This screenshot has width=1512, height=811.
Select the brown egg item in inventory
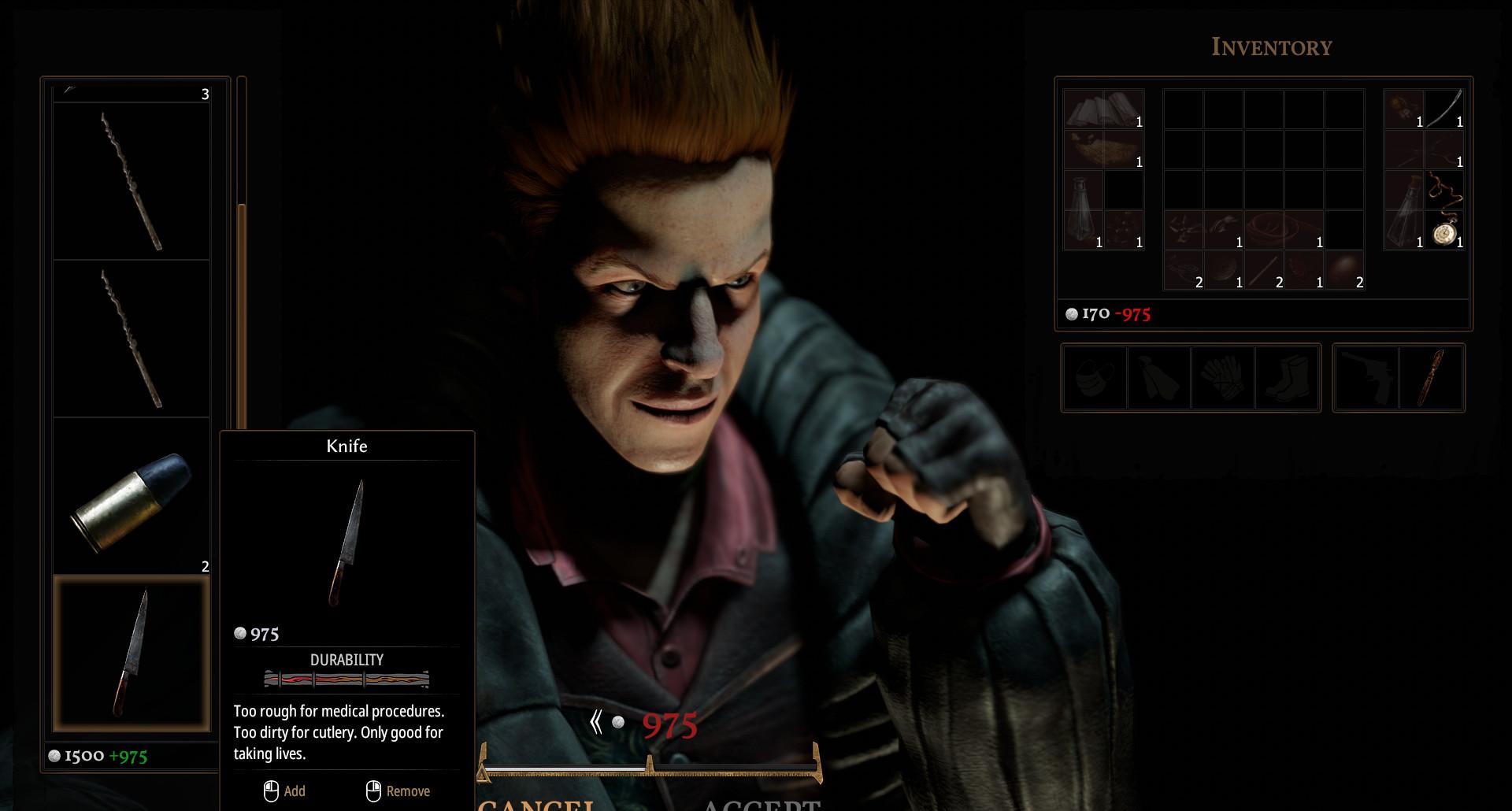pyautogui.click(x=1343, y=270)
